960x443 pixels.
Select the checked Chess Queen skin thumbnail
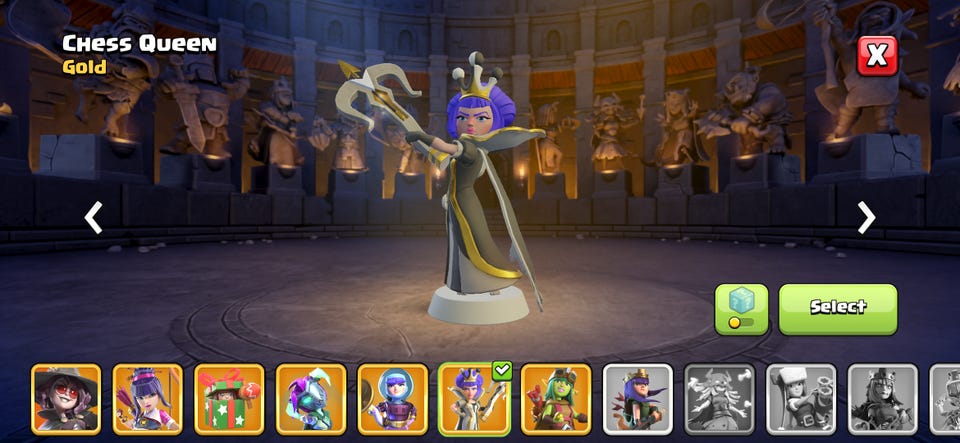point(474,398)
